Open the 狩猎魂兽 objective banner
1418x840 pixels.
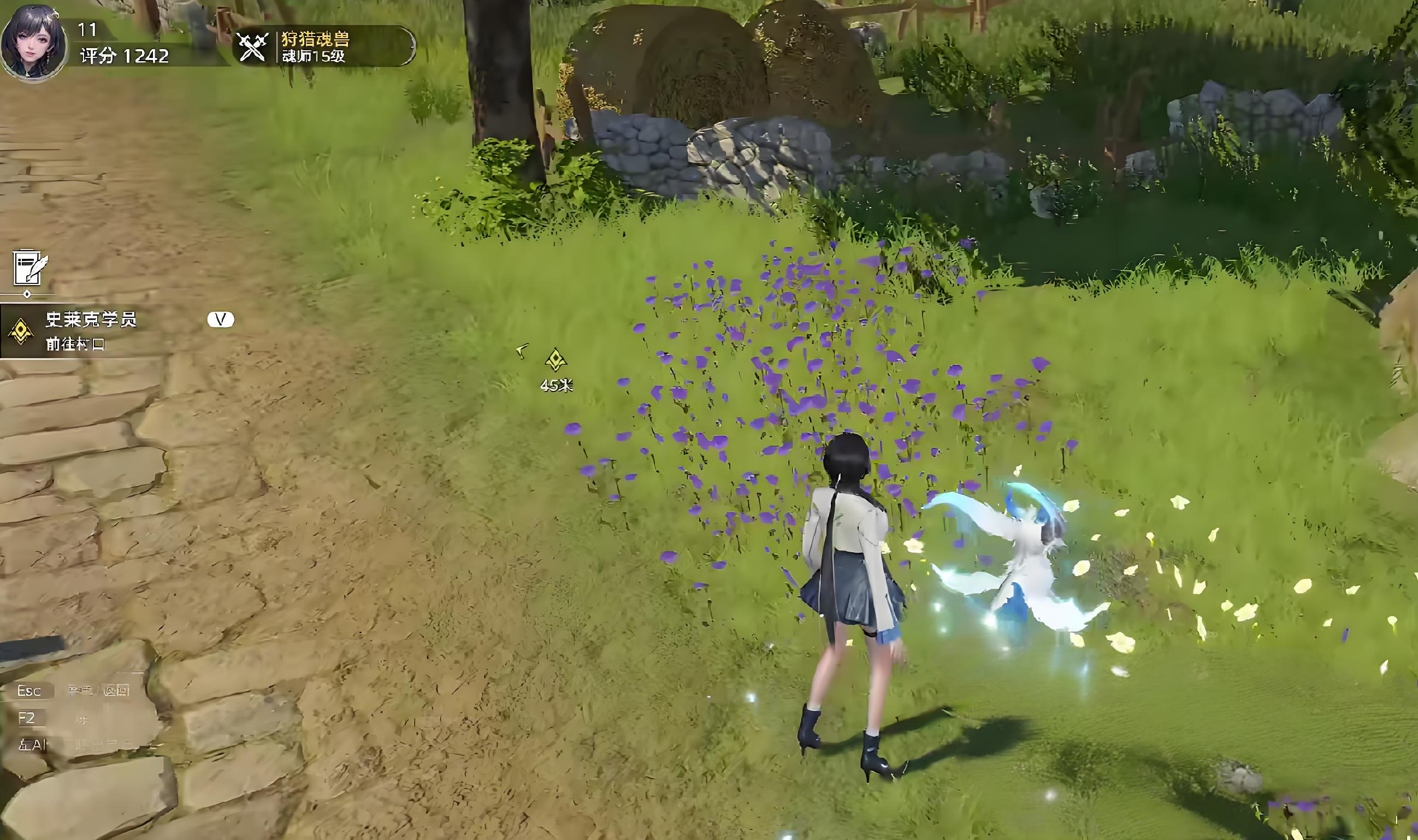coord(324,47)
